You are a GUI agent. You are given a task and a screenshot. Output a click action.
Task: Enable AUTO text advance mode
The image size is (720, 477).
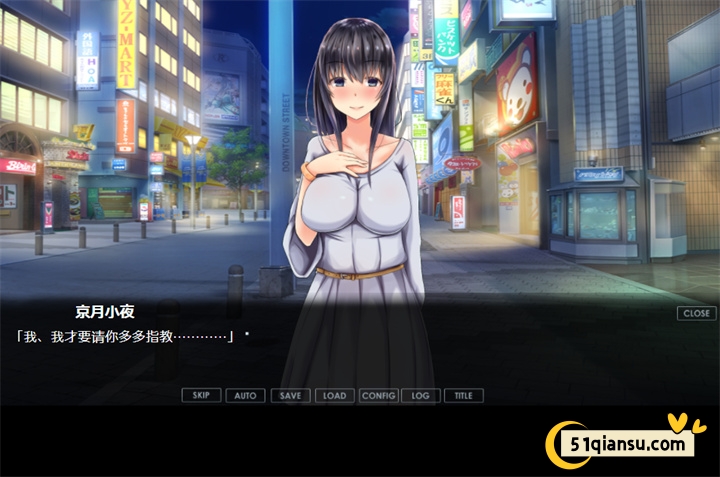(x=245, y=395)
